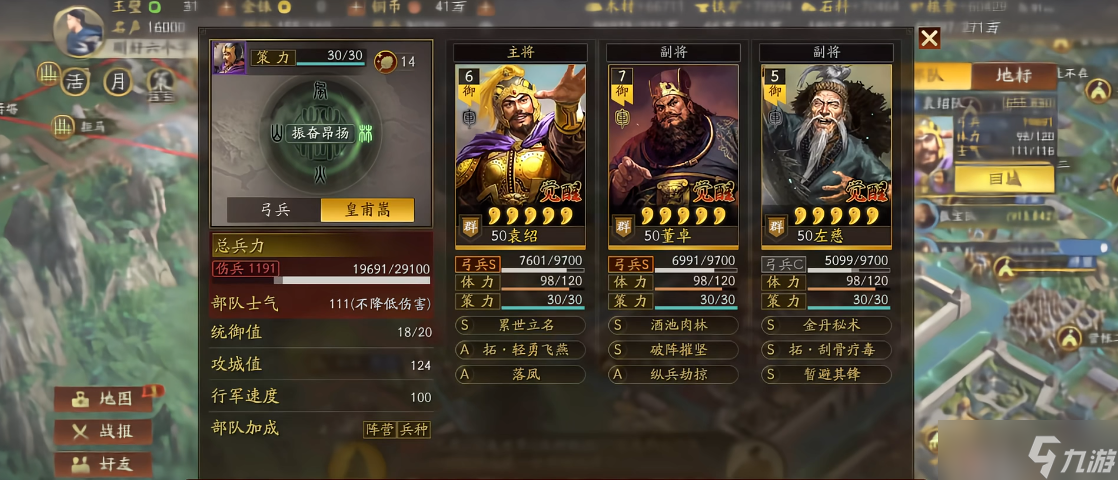Image resolution: width=1118 pixels, height=480 pixels.
Task: View the 累世立名 skill
Action: 520,325
